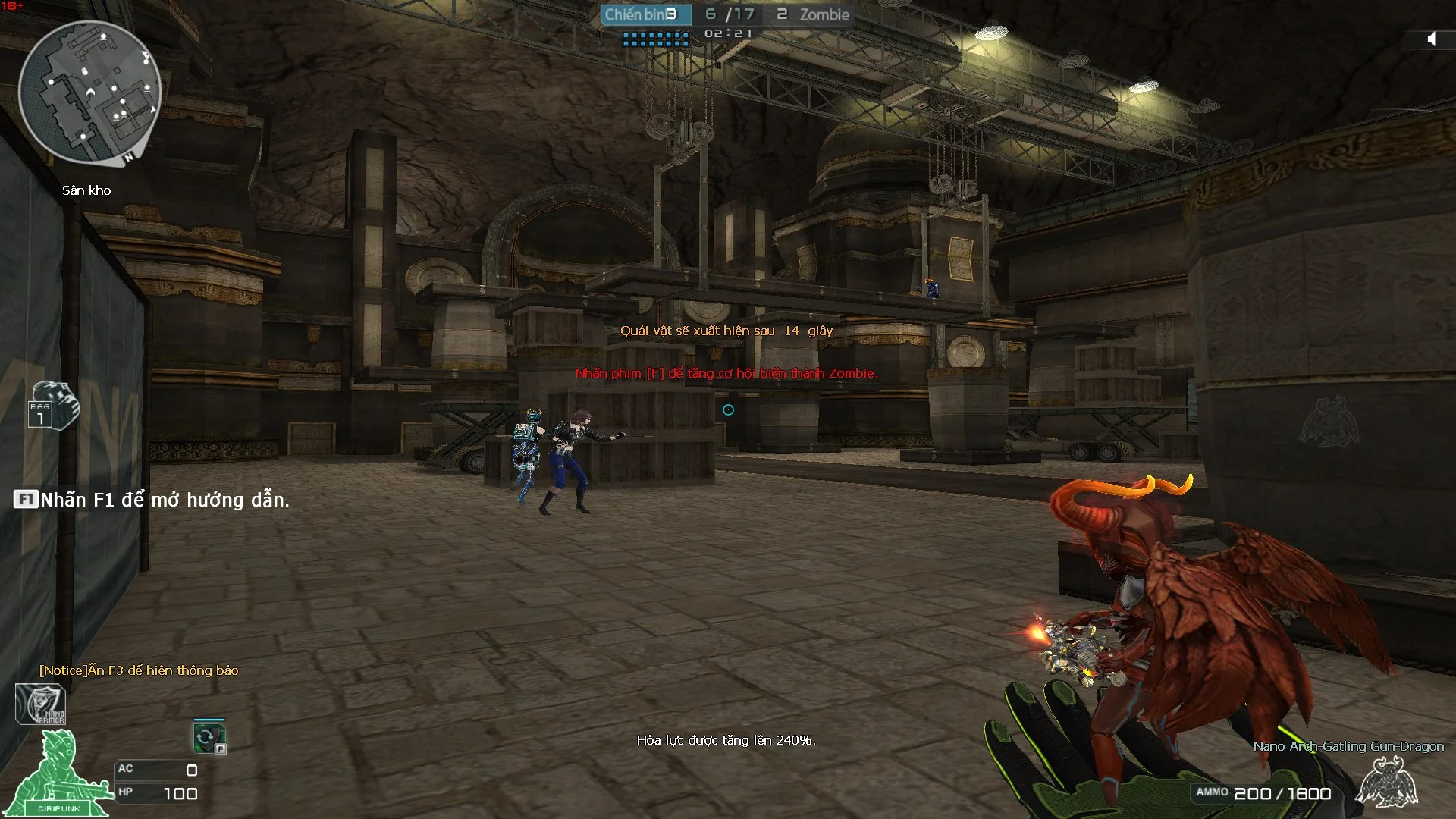Activate the green swap skill icon
Screen dimensions: 1456x819
(209, 736)
